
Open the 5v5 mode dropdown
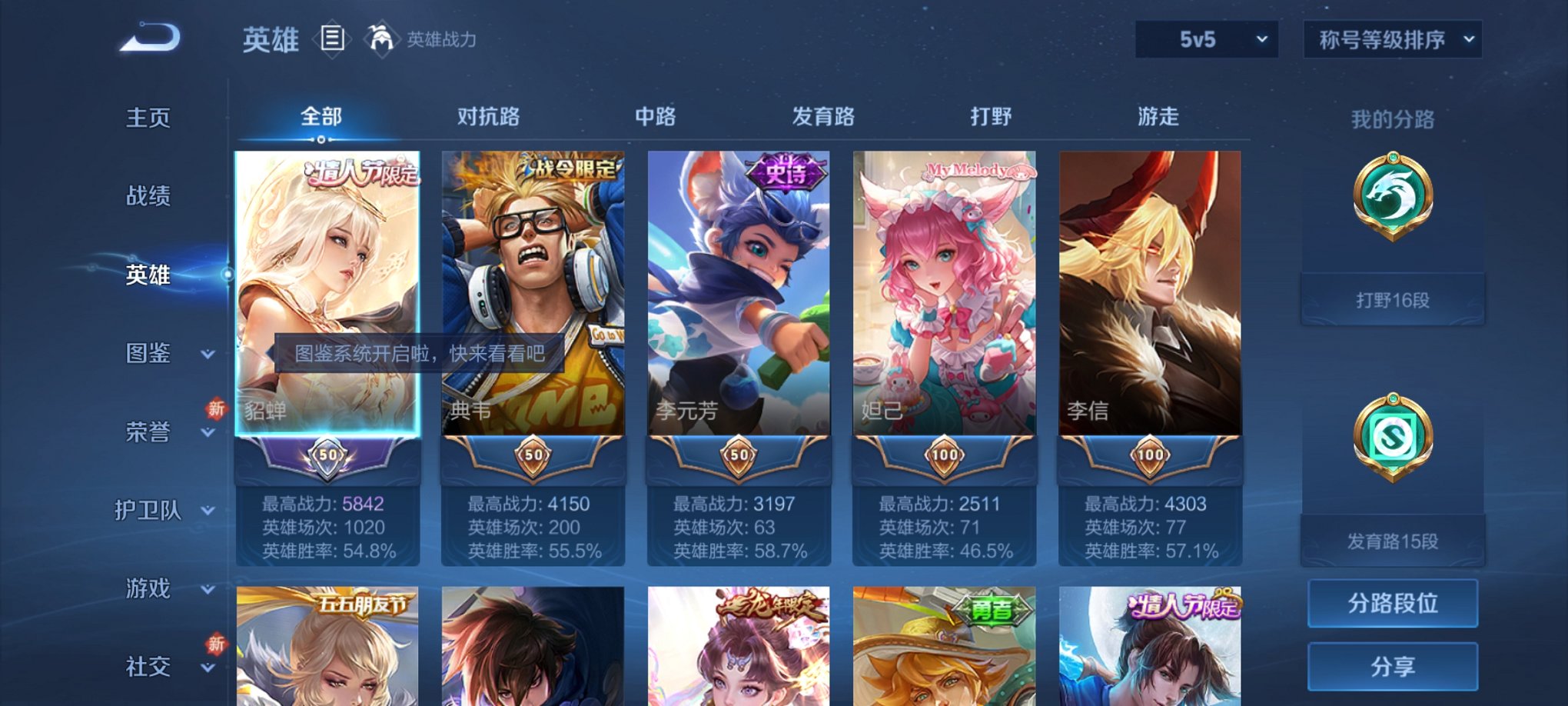[1207, 39]
